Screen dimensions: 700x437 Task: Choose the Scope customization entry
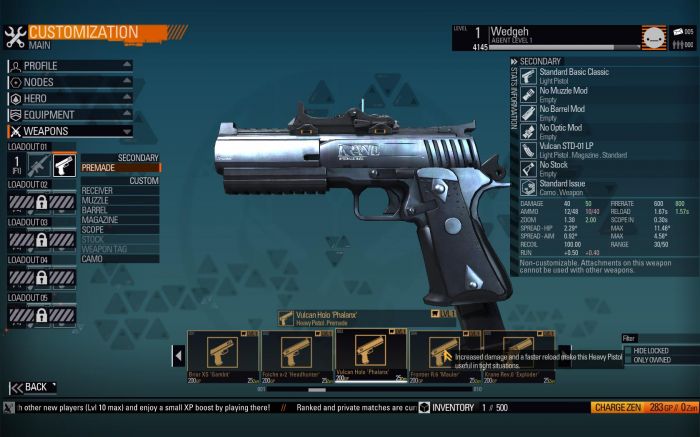click(x=120, y=231)
